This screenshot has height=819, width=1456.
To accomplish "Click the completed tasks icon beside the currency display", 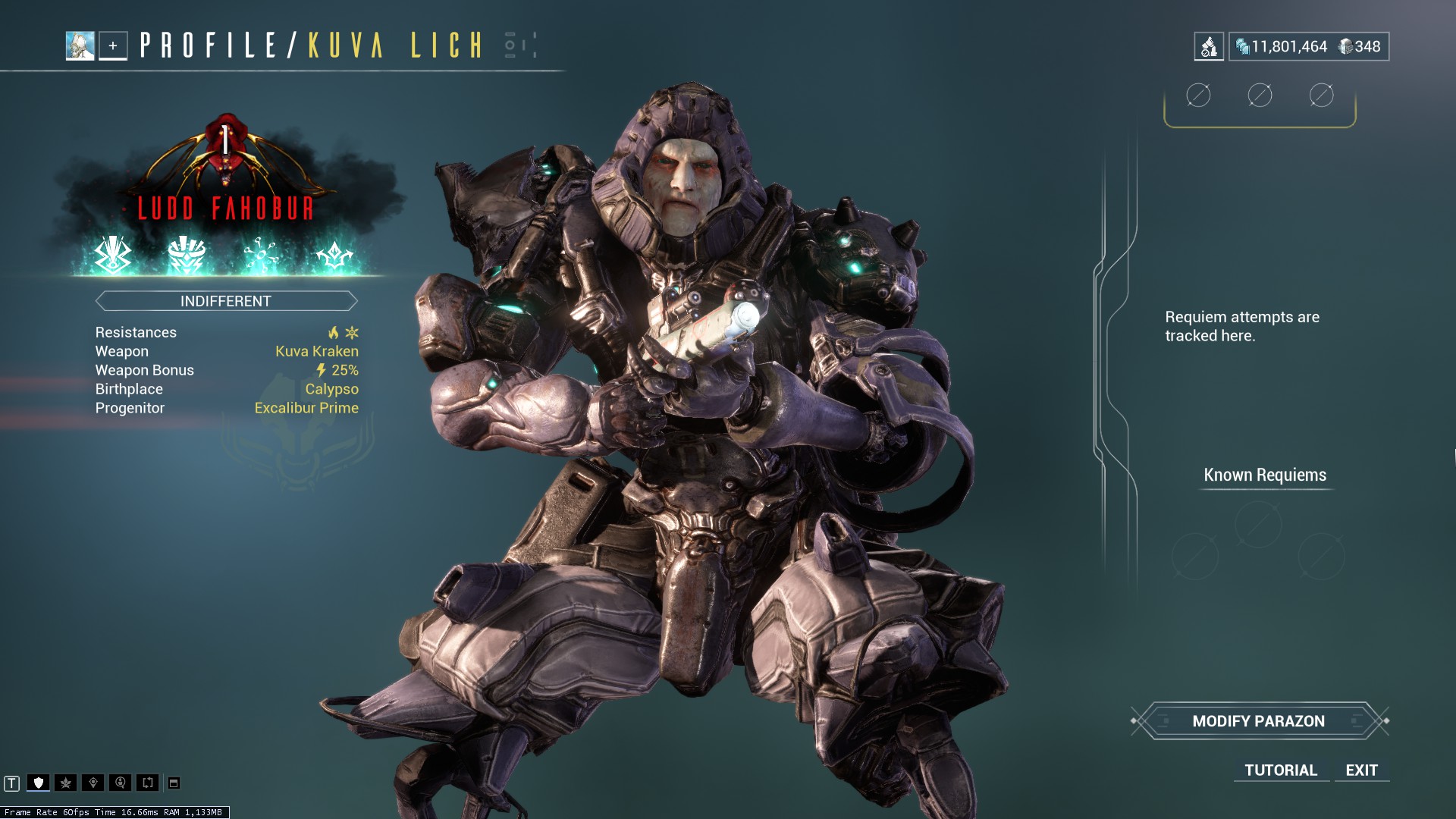I will 1209,45.
